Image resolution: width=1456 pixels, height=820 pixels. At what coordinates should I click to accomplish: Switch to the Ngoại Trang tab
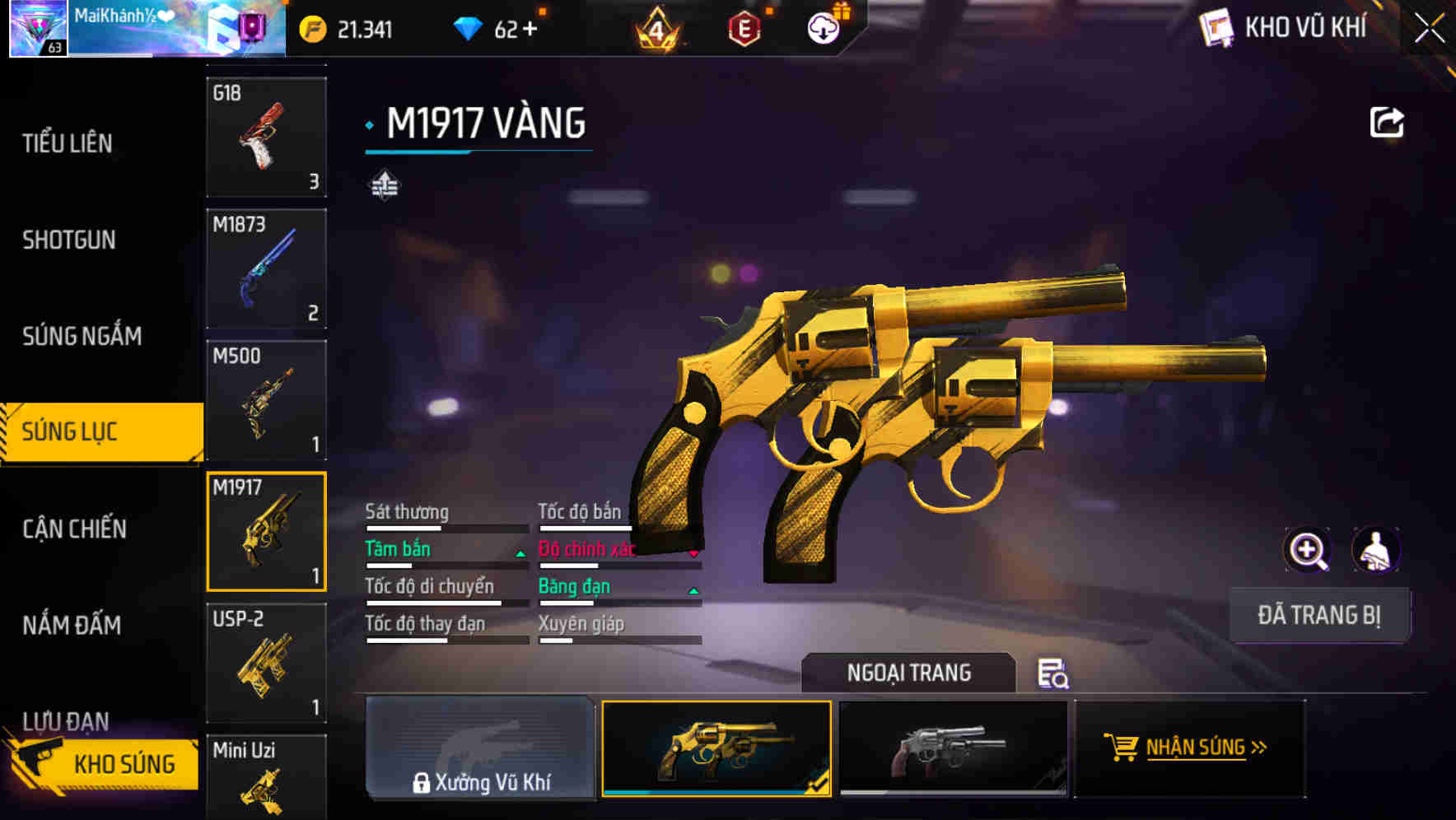click(x=910, y=673)
